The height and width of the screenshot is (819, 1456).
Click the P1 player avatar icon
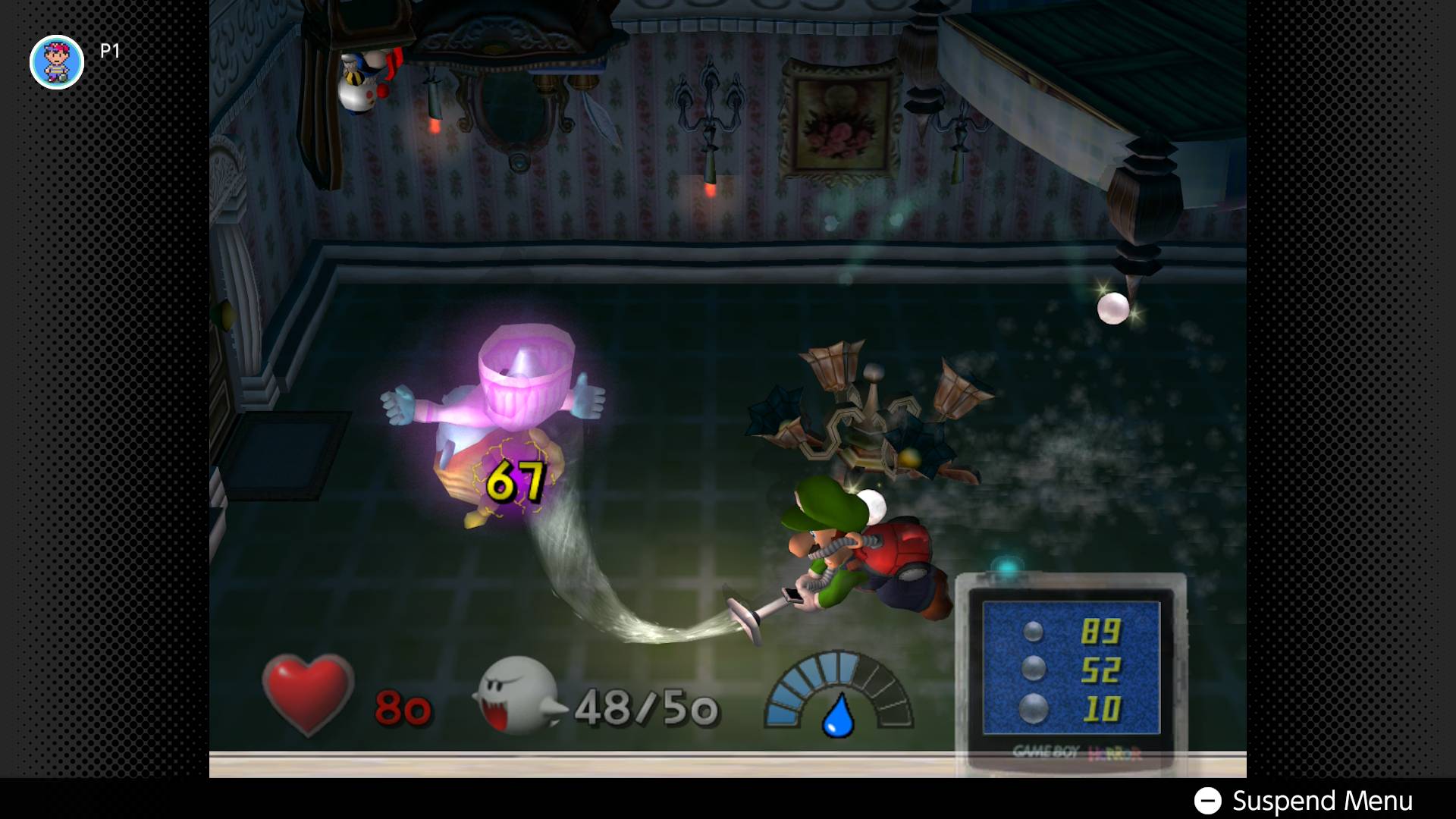57,62
